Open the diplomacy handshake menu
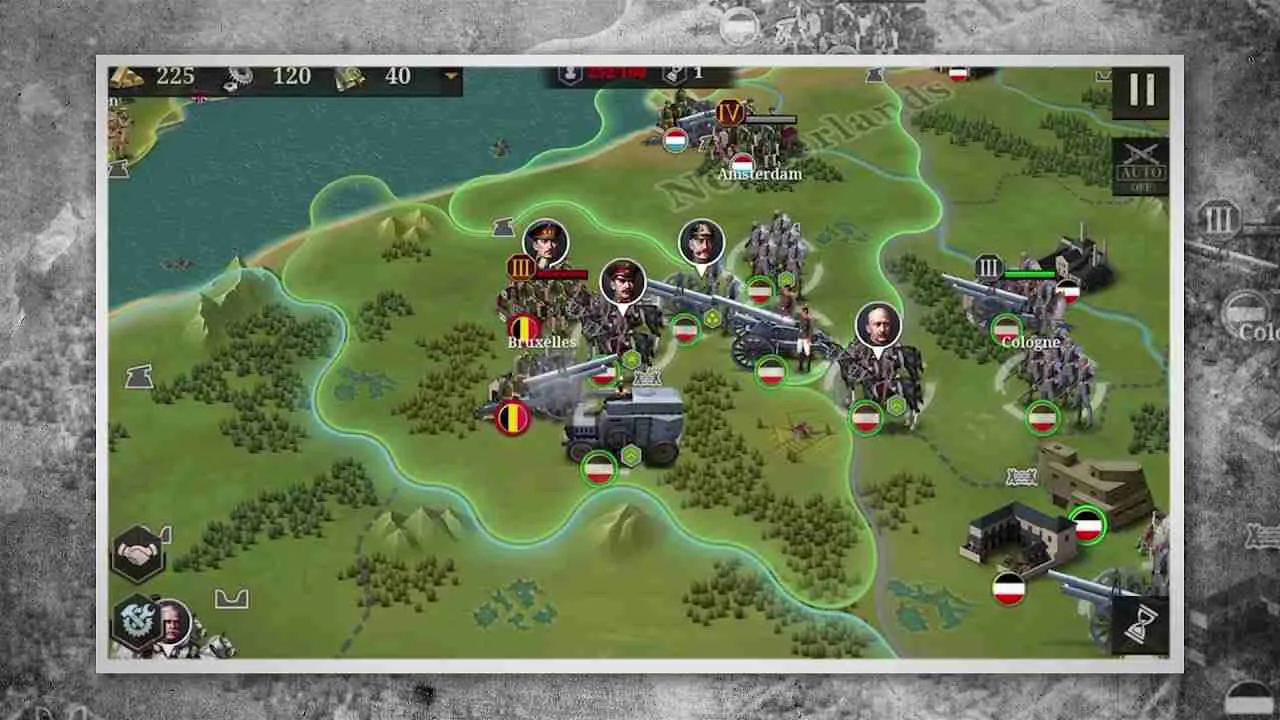1280x720 pixels. click(x=138, y=553)
